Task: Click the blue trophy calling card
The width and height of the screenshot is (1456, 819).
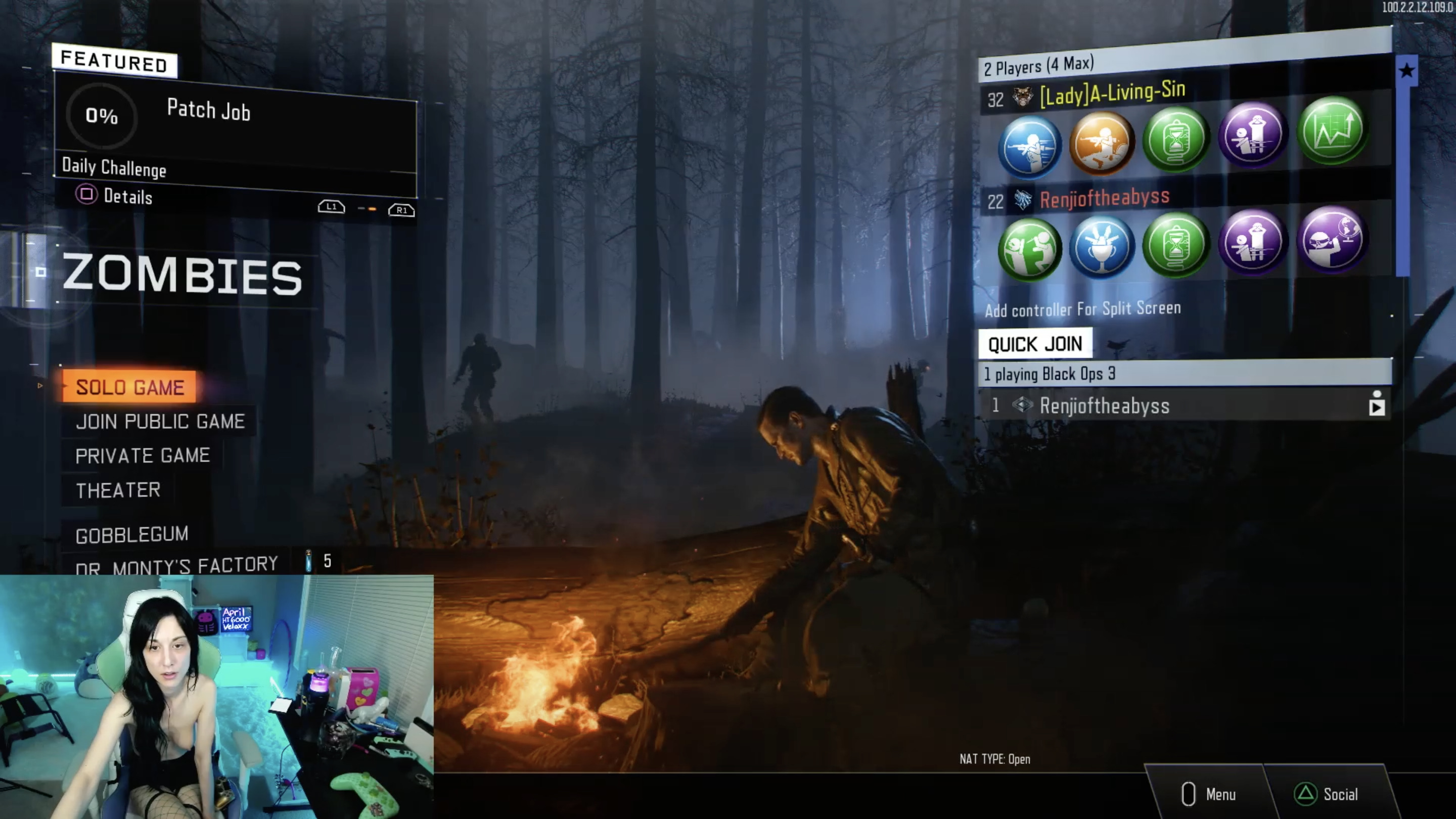Action: click(x=1101, y=246)
